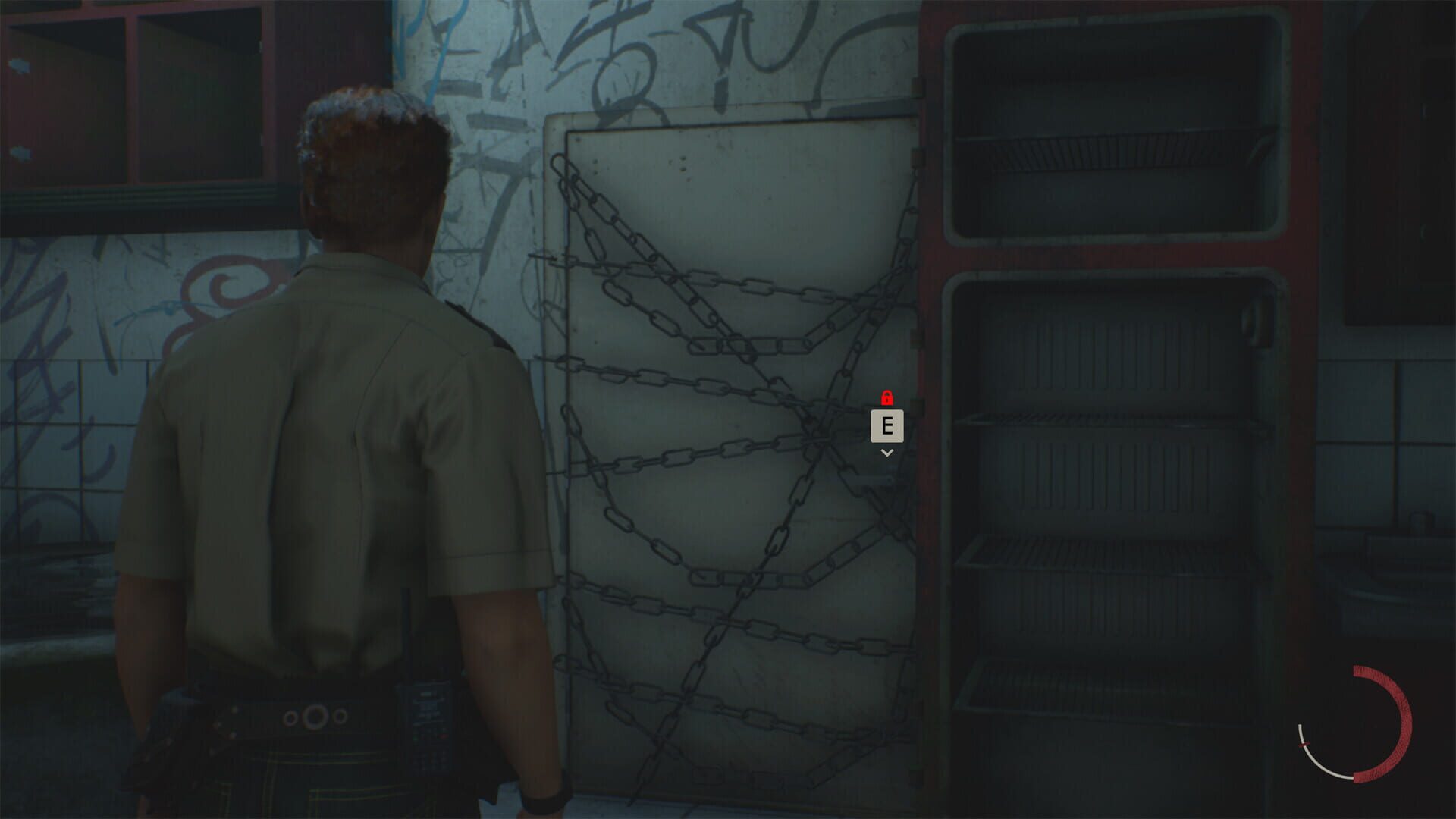Screen dimensions: 1456x819
Task: Click the lock symbol showing the door is secured
Action: coord(886,396)
